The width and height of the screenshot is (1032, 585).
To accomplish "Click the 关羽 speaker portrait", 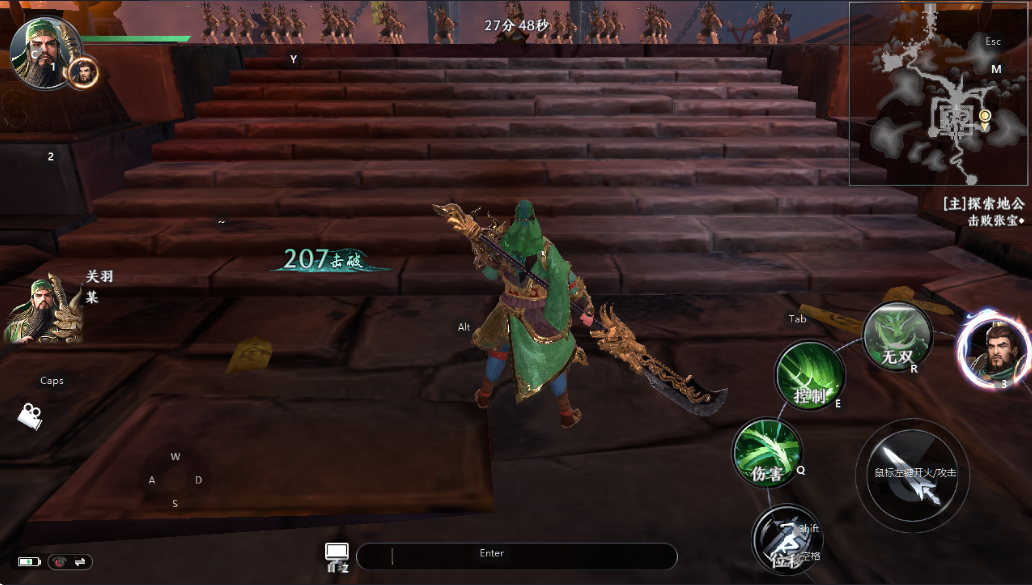I will point(42,310).
